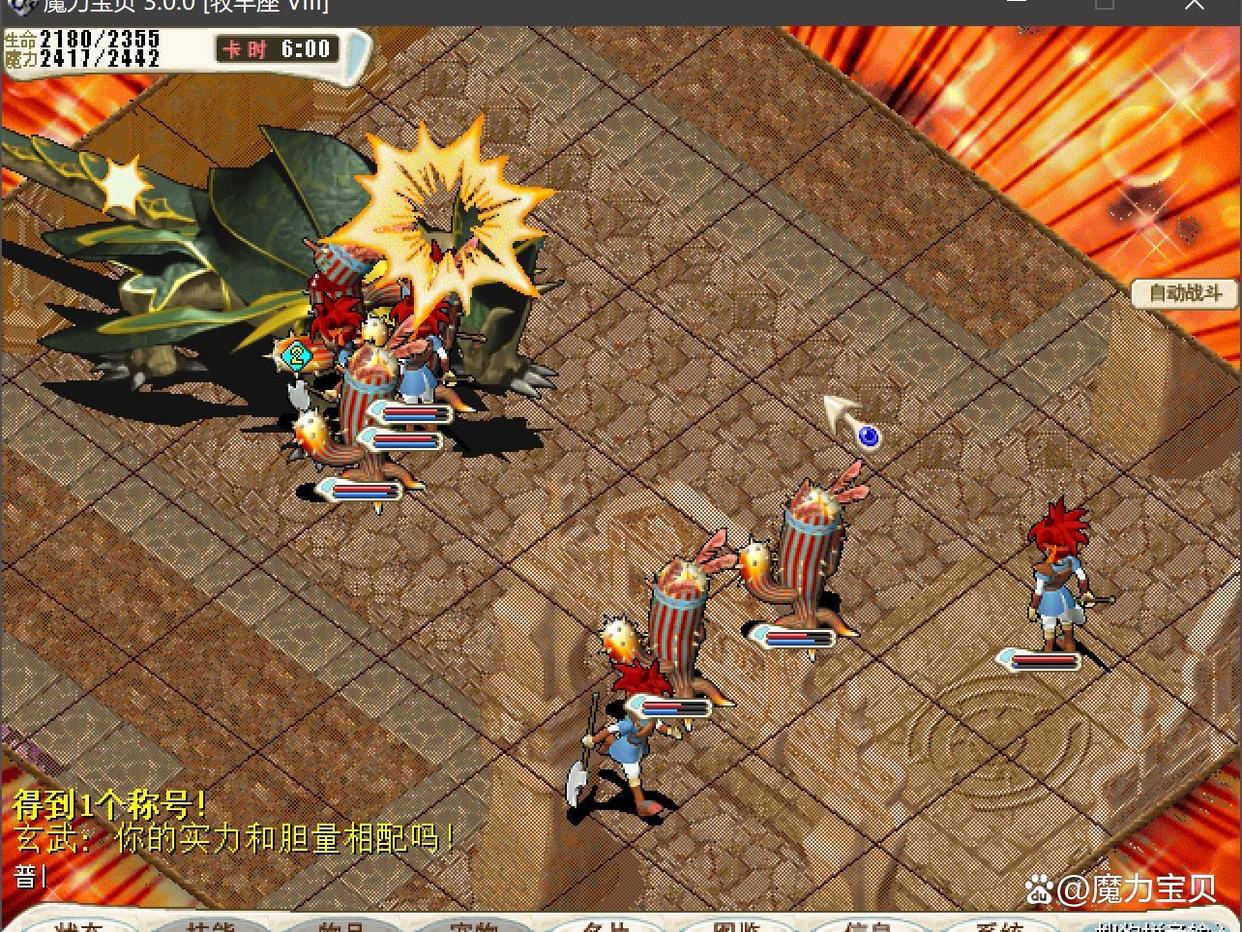
Task: Open the 宠物 pets menu
Action: (x=474, y=925)
